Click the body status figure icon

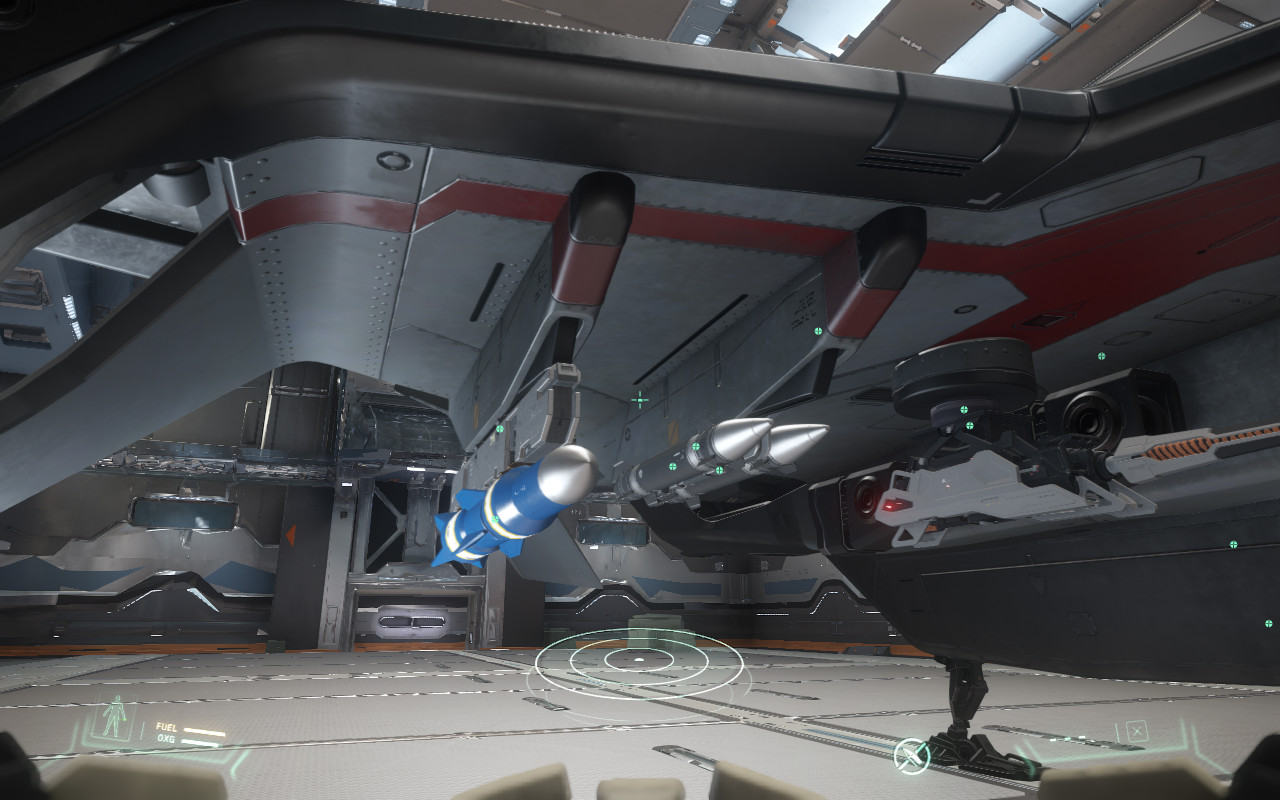click(115, 719)
